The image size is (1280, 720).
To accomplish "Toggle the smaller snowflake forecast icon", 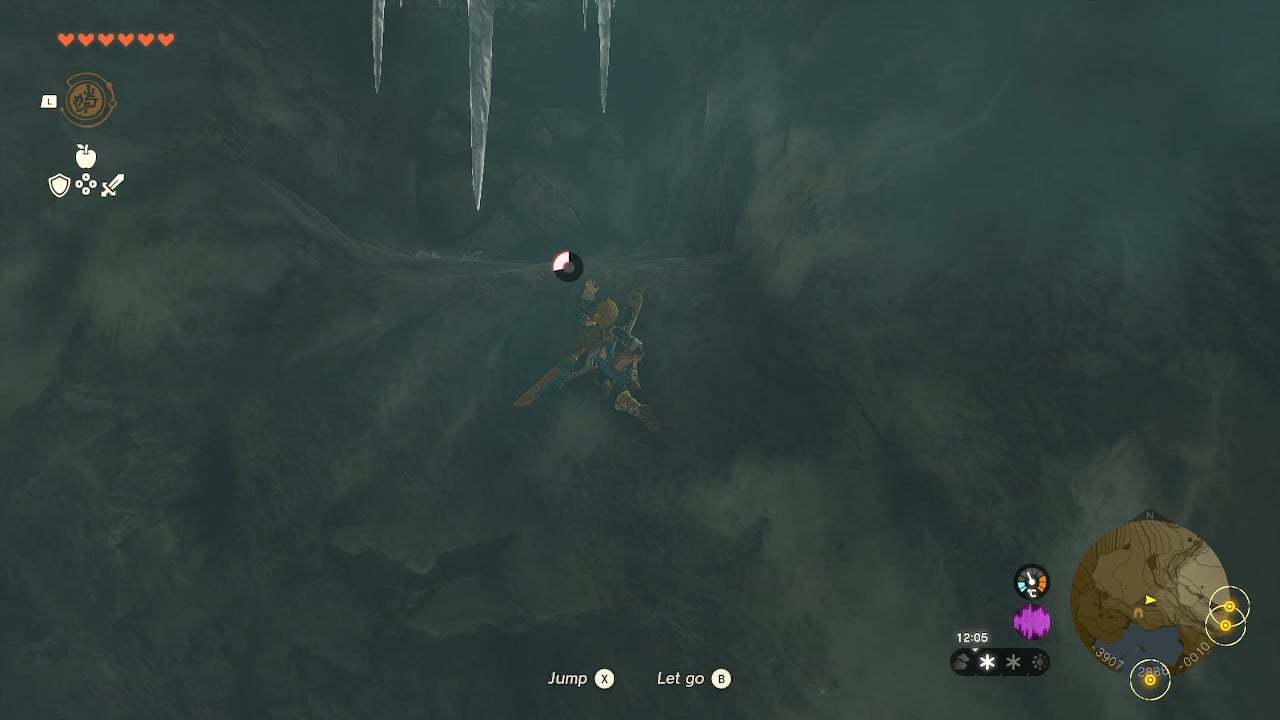I will (1012, 662).
